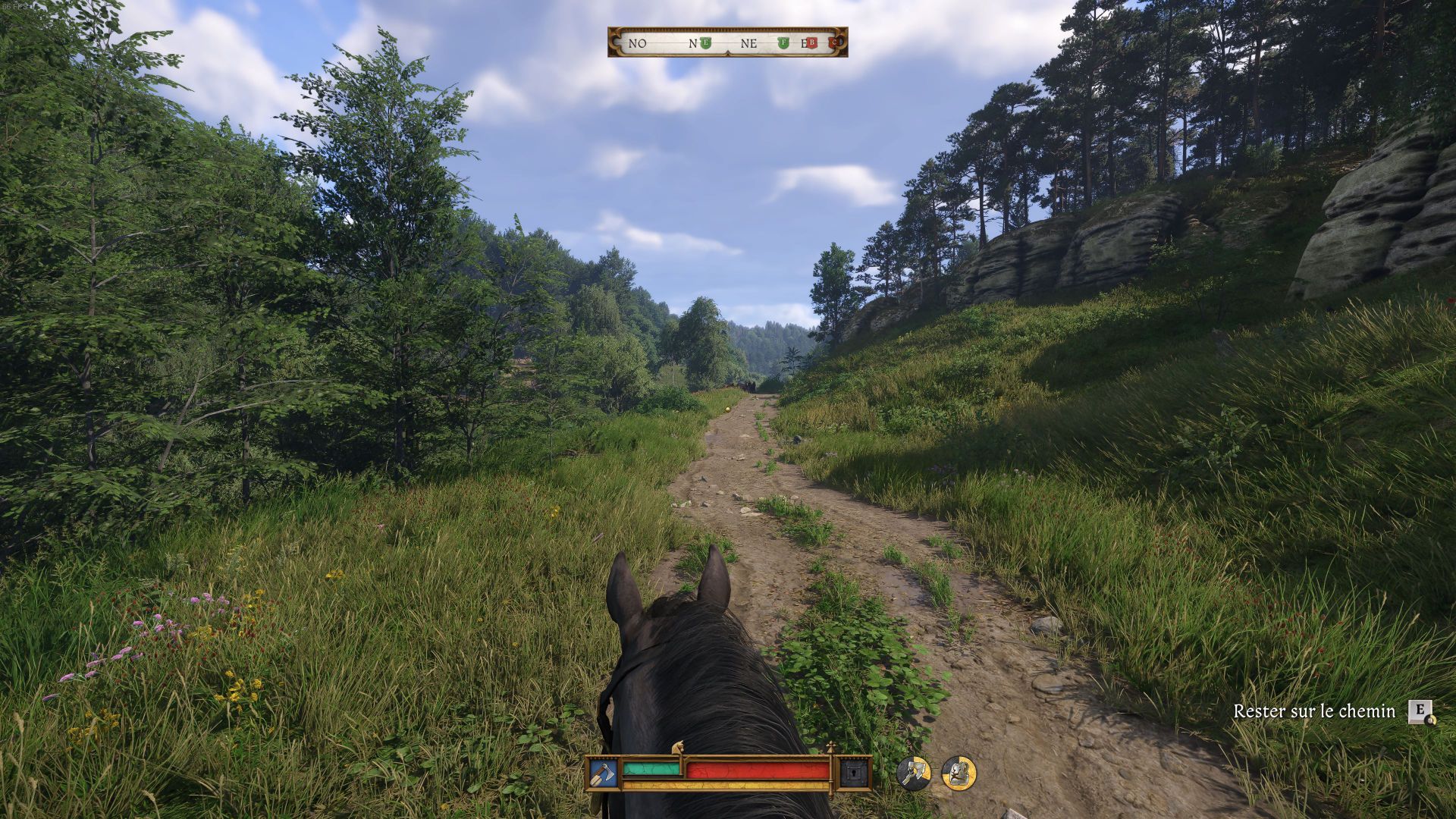
Task: Open the gauntlet-and-axe status buff icon
Action: point(913,773)
